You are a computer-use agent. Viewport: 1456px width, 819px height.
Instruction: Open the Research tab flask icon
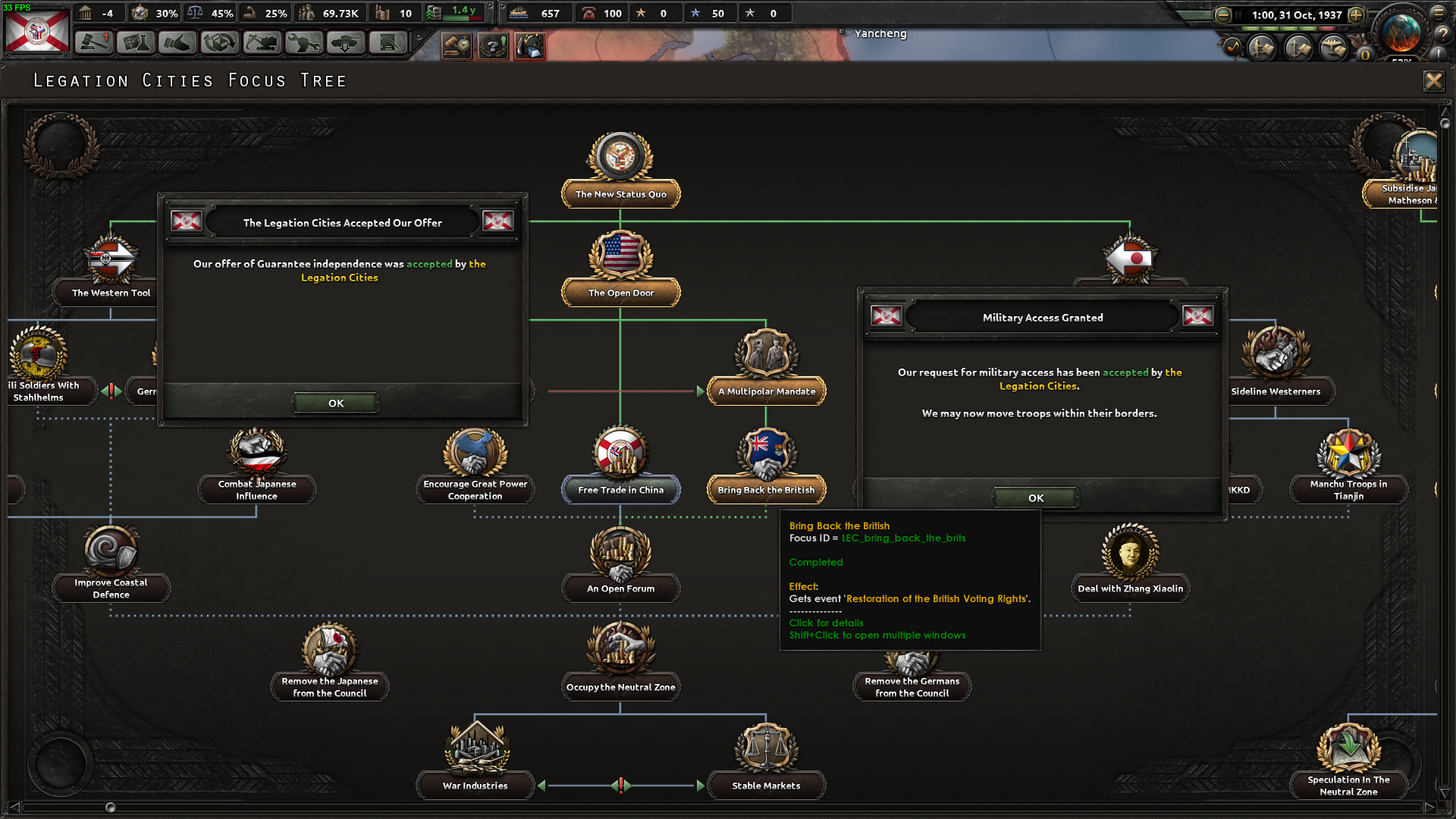coord(134,43)
